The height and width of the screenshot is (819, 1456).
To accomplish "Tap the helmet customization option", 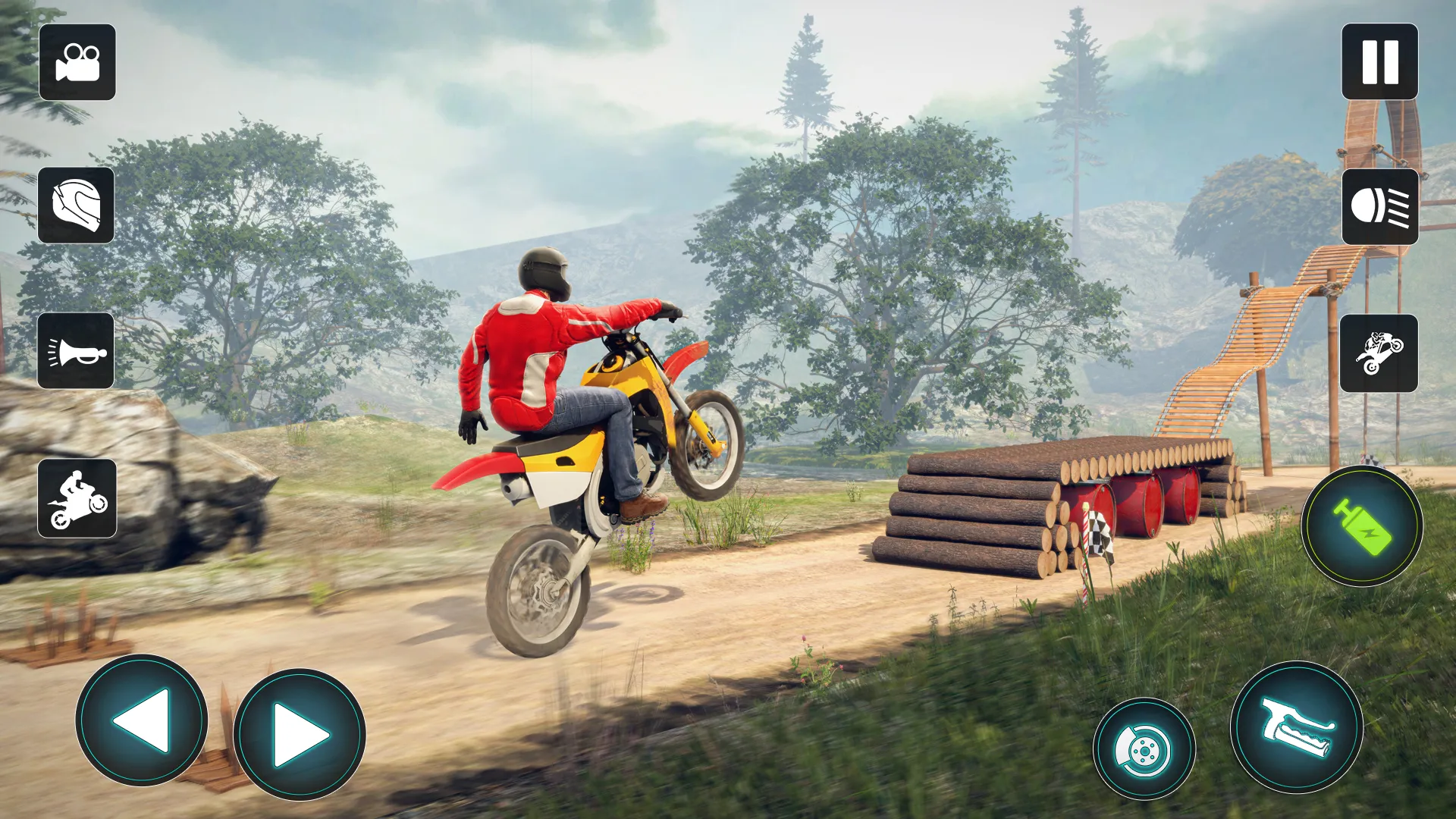I will [77, 206].
